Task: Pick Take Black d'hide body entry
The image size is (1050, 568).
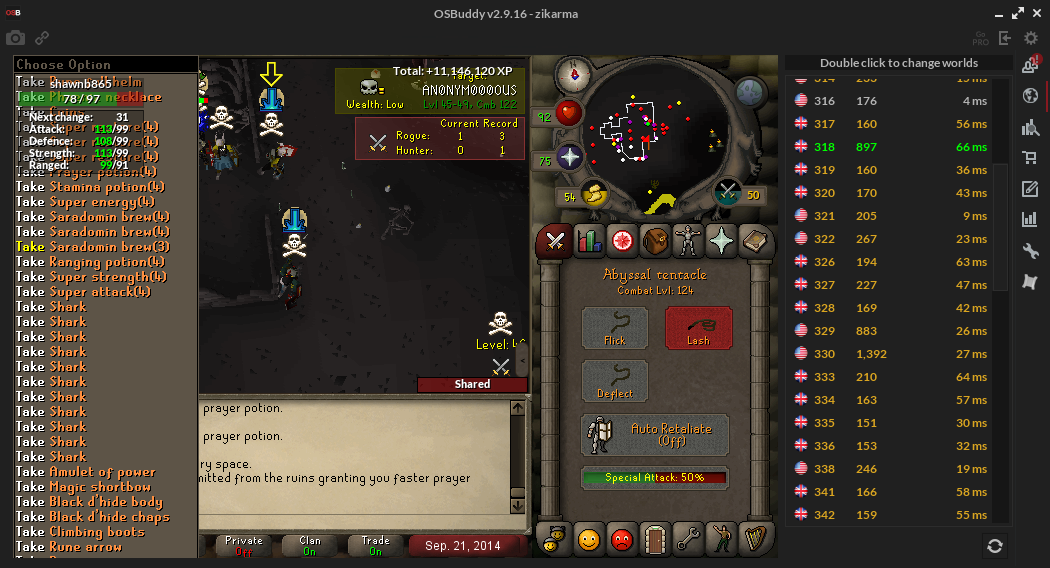Action: click(x=89, y=501)
